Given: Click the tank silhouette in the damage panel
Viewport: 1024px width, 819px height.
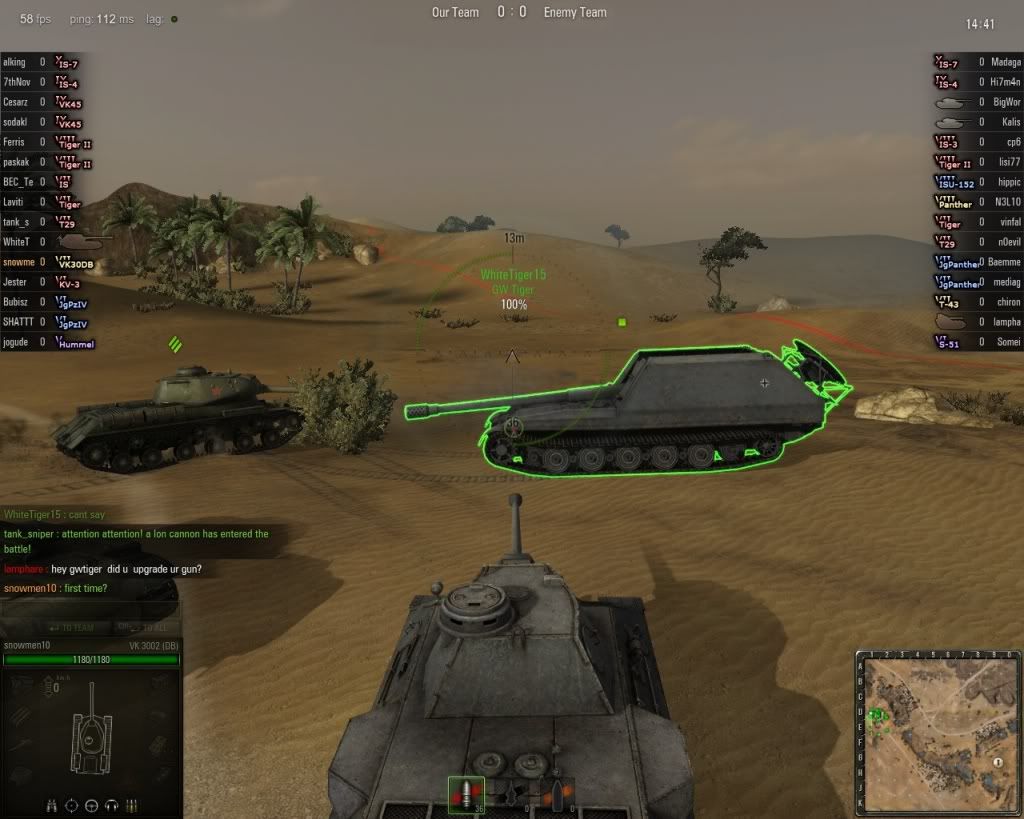Looking at the screenshot, I should click(90, 733).
